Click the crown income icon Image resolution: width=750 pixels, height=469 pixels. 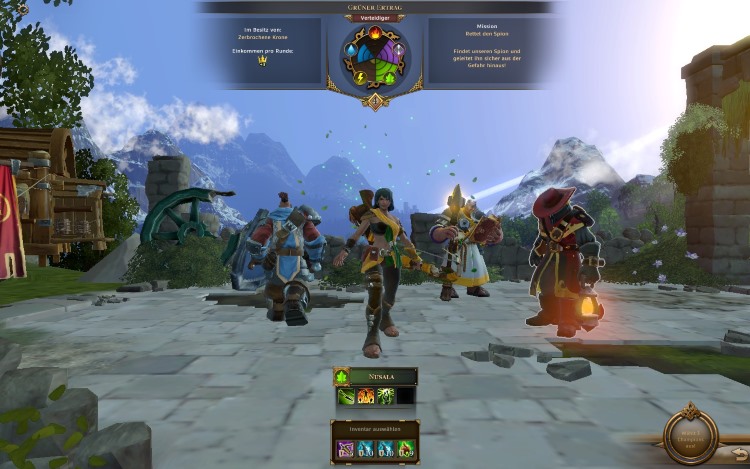click(x=262, y=60)
